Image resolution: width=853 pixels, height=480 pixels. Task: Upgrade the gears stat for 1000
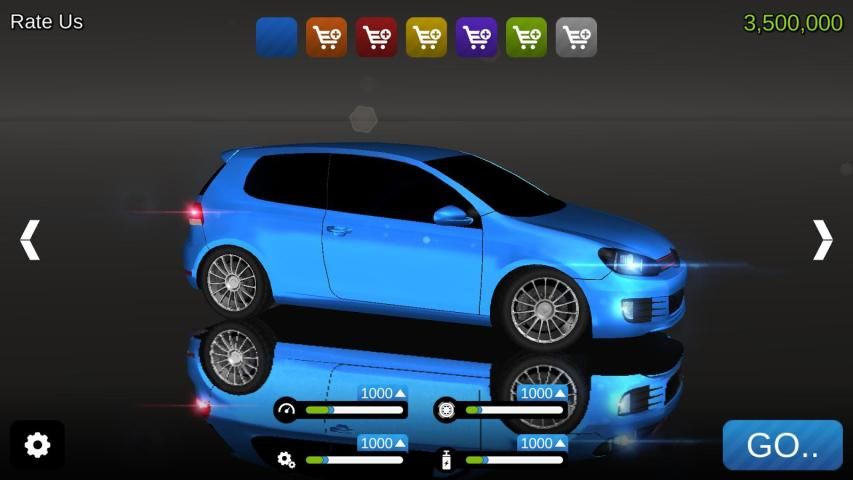point(383,443)
